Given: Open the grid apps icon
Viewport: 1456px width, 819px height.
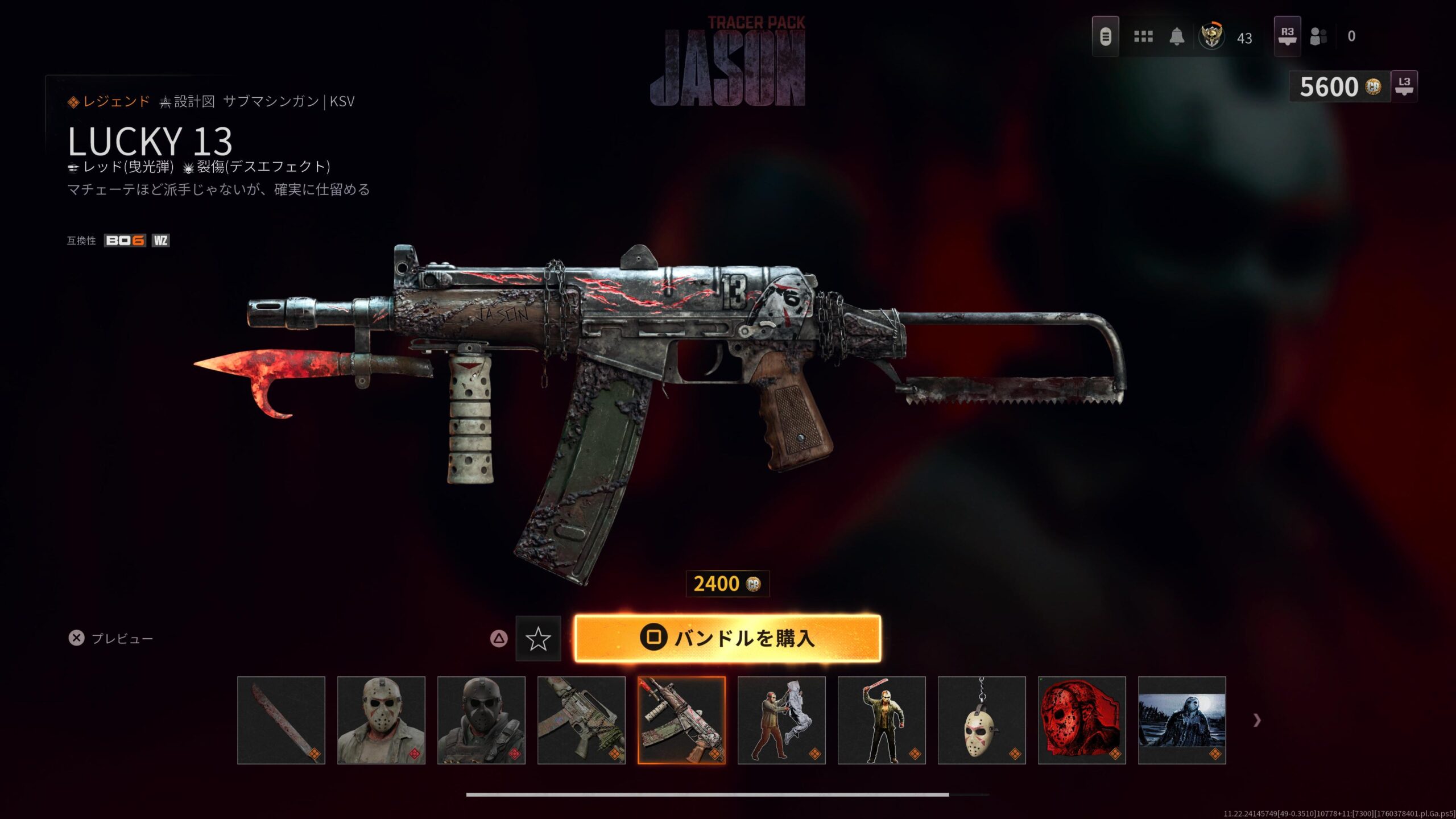Looking at the screenshot, I should 1143,37.
